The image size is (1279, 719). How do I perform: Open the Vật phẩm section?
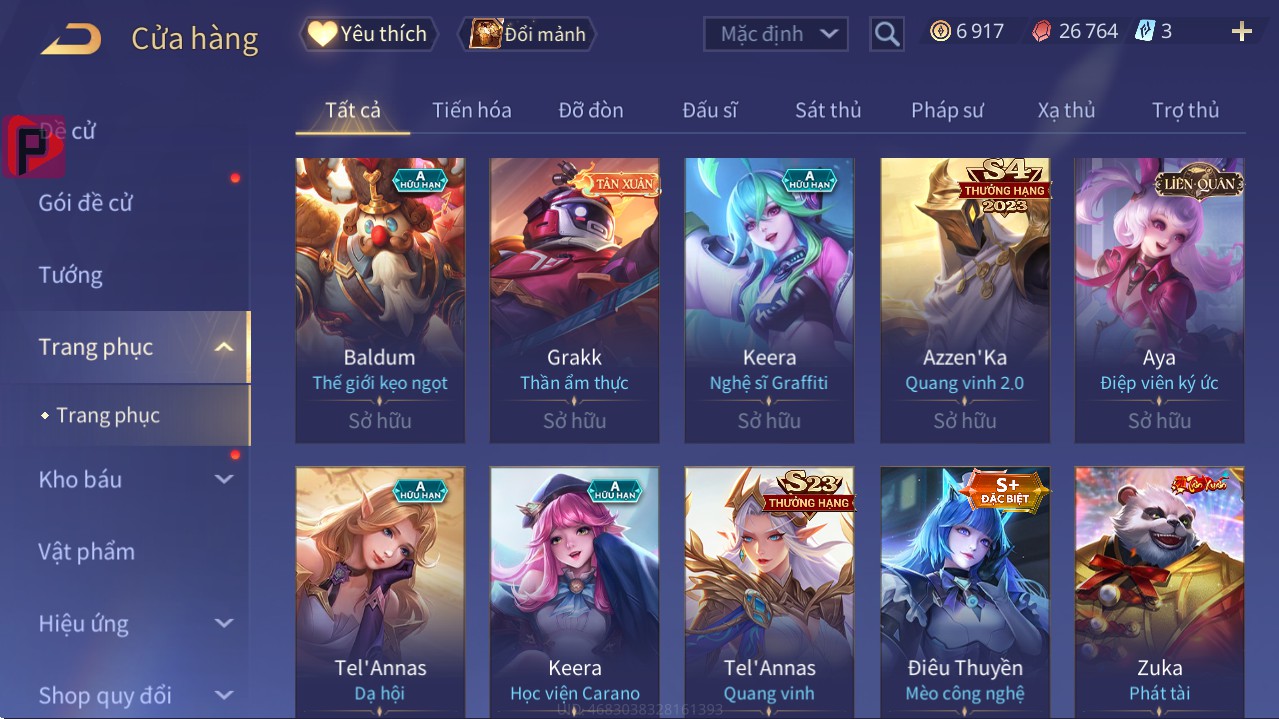[x=87, y=551]
